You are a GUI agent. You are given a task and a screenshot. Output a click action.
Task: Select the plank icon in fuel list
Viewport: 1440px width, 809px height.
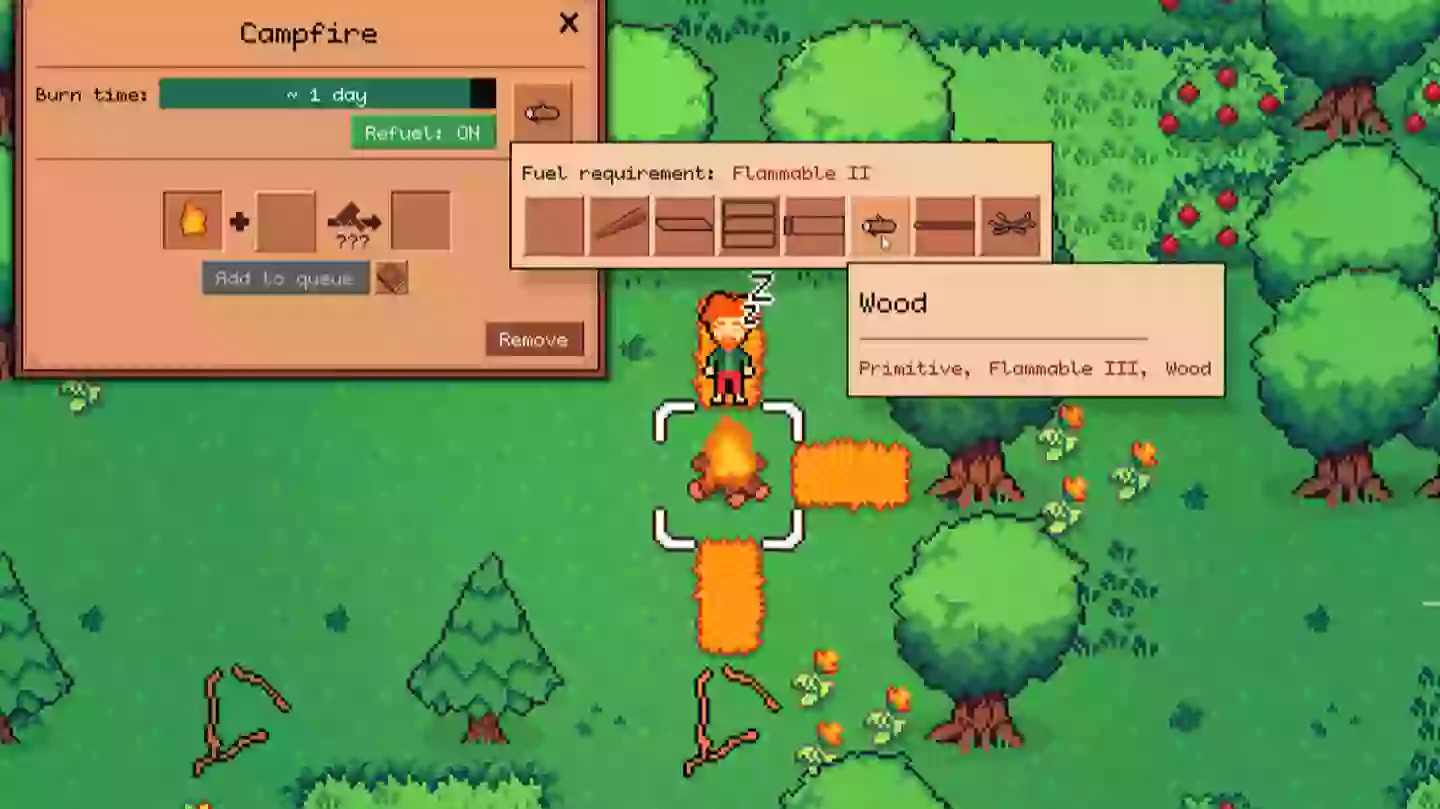(684, 222)
